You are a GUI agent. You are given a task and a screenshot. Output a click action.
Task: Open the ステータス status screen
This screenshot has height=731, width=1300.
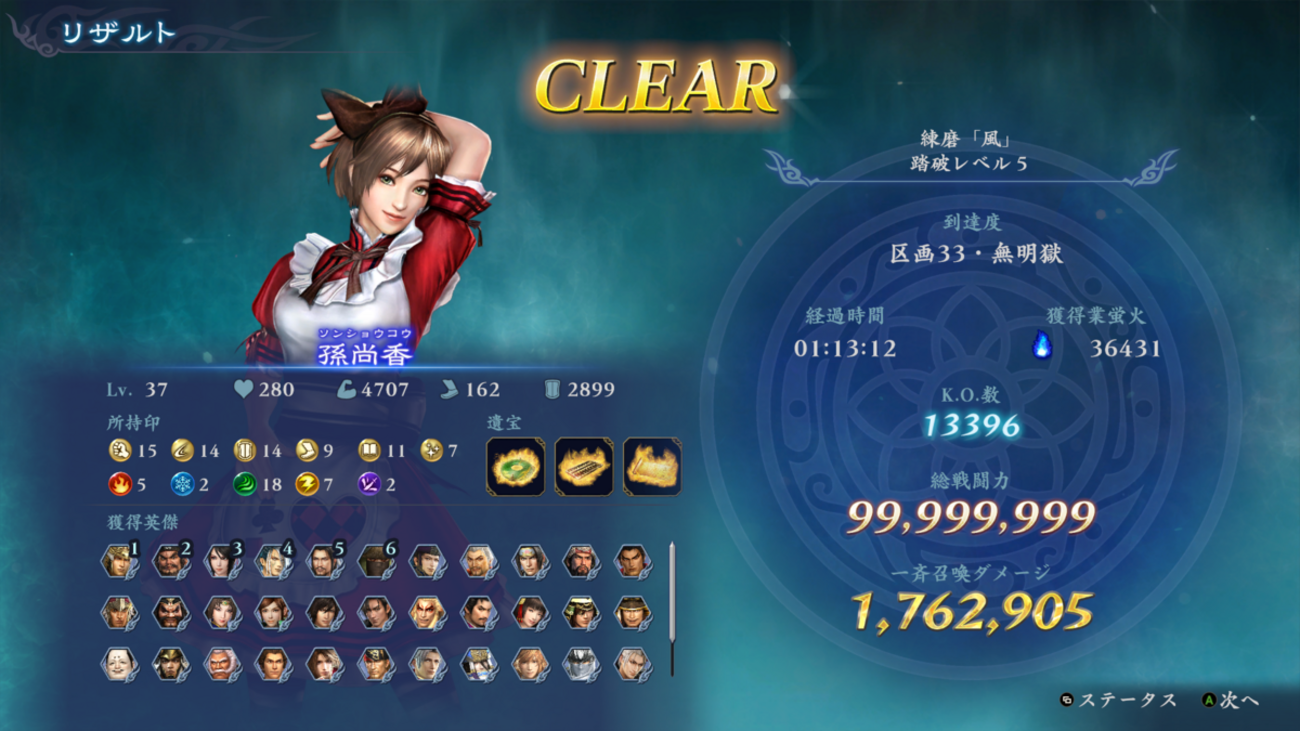[1120, 700]
